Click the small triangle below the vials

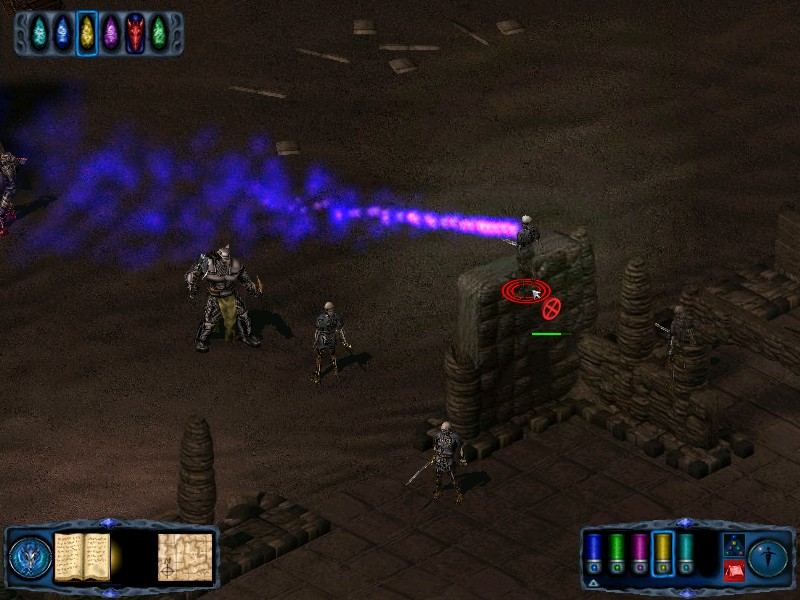(595, 583)
